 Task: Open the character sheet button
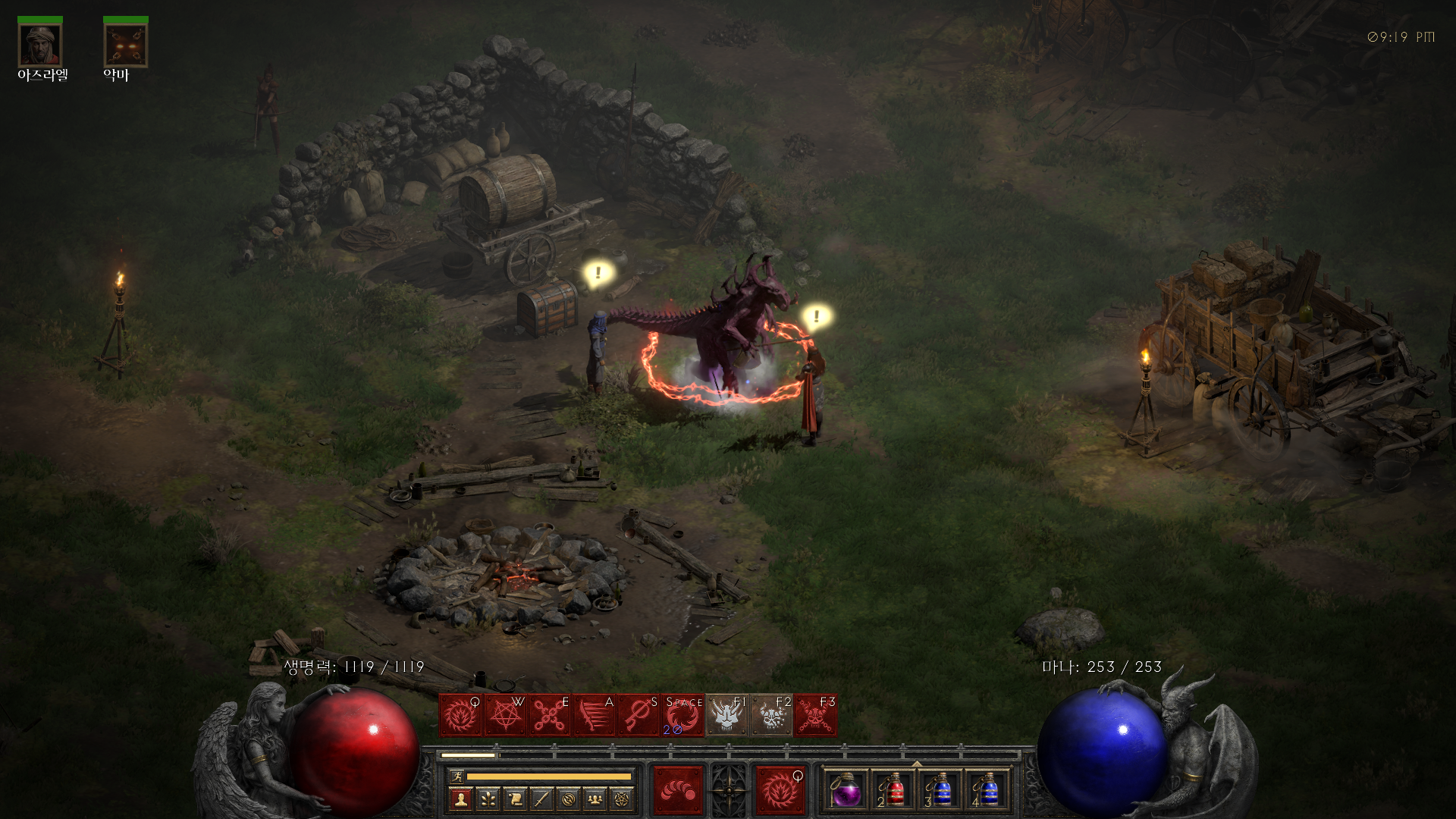click(x=460, y=799)
